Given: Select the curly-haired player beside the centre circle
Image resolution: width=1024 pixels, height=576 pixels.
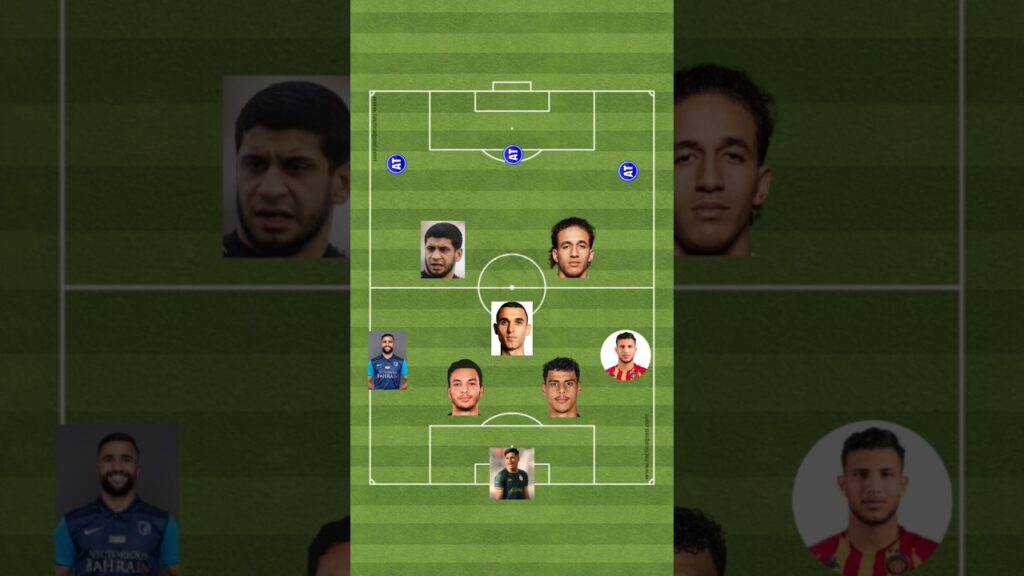Looking at the screenshot, I should pyautogui.click(x=572, y=247).
